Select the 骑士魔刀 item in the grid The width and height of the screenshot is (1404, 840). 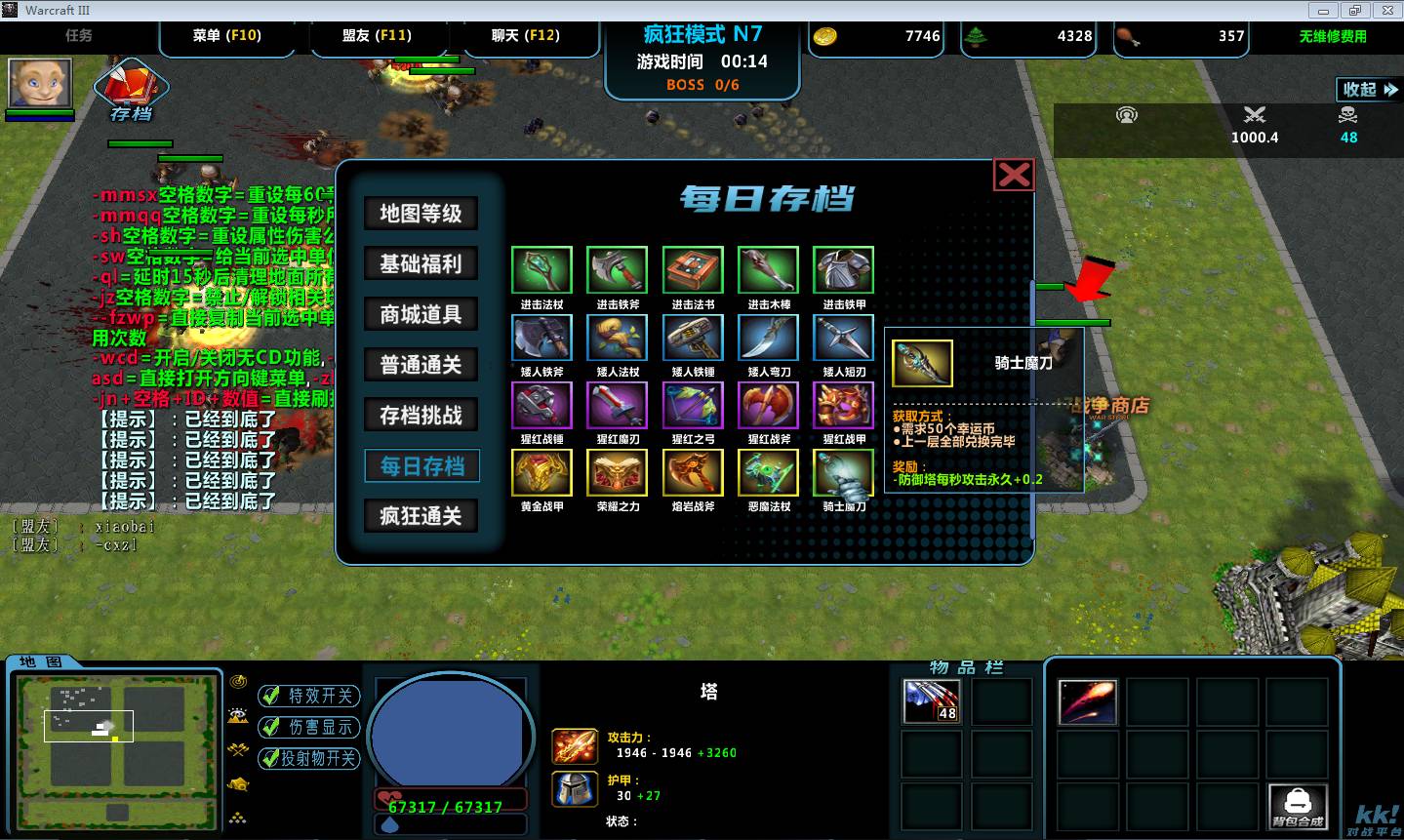tap(843, 473)
